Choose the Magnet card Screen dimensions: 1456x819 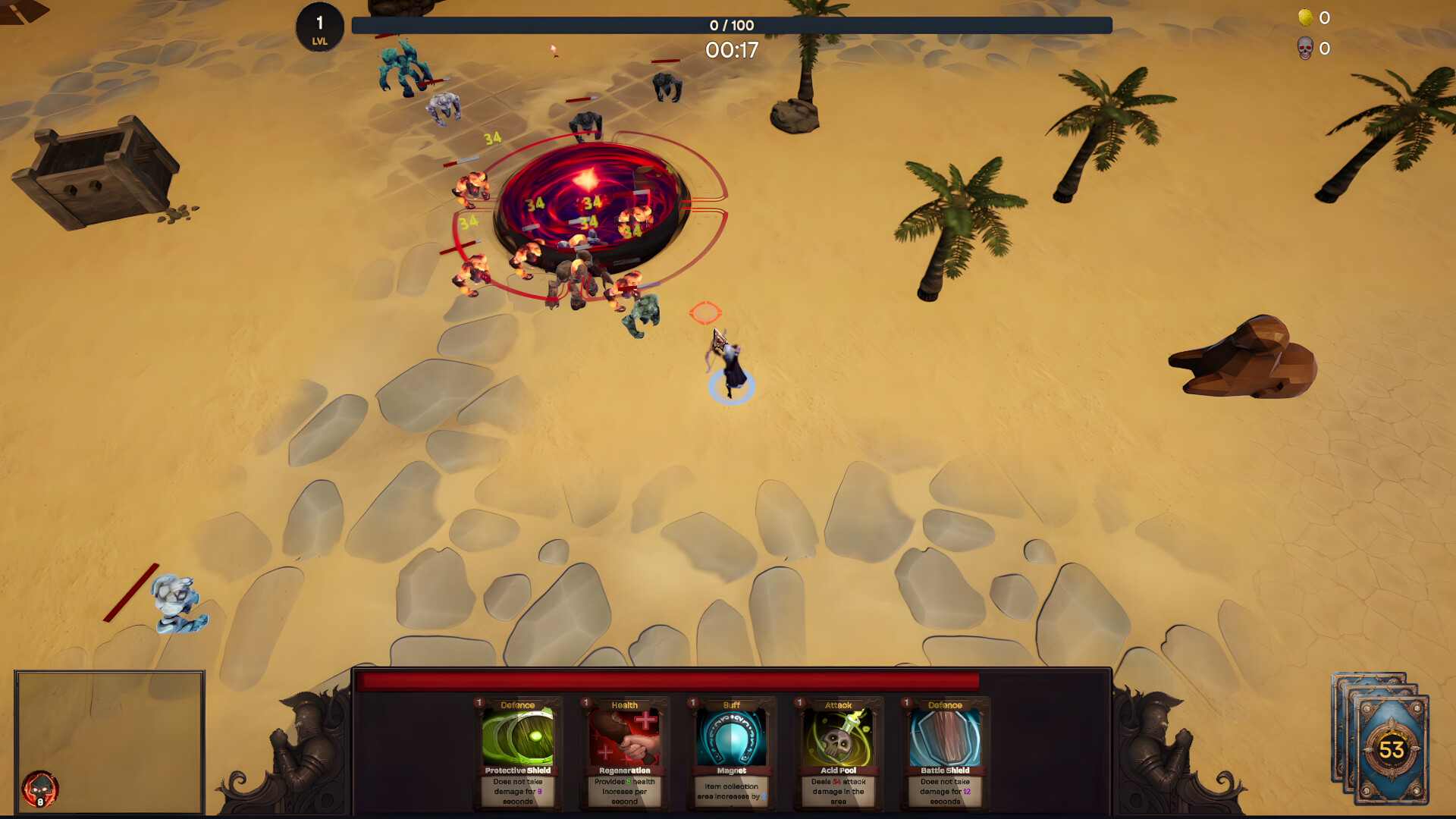[x=730, y=755]
